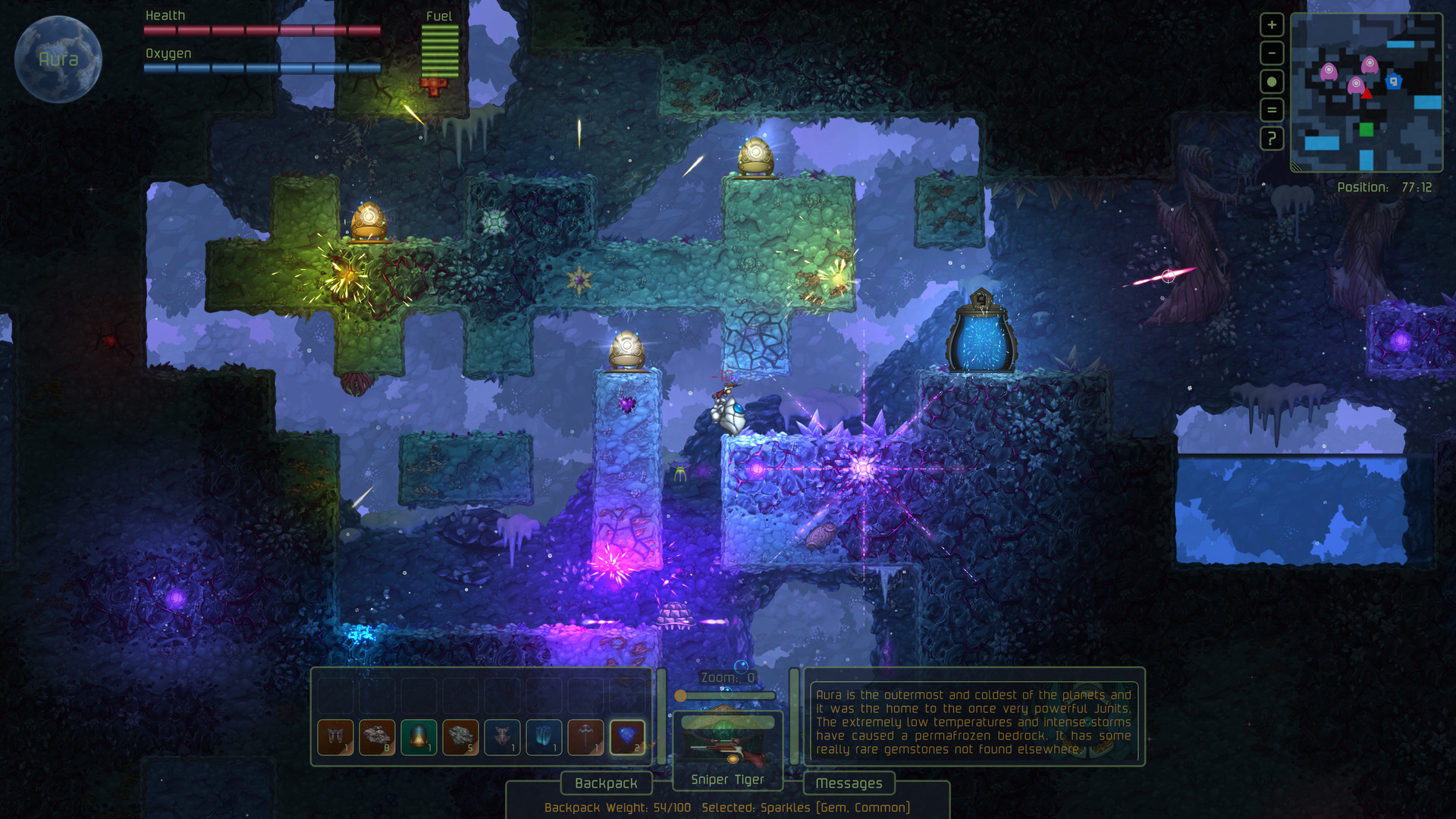Image resolution: width=1456 pixels, height=819 pixels.
Task: Open the Backpack panel
Action: click(606, 783)
